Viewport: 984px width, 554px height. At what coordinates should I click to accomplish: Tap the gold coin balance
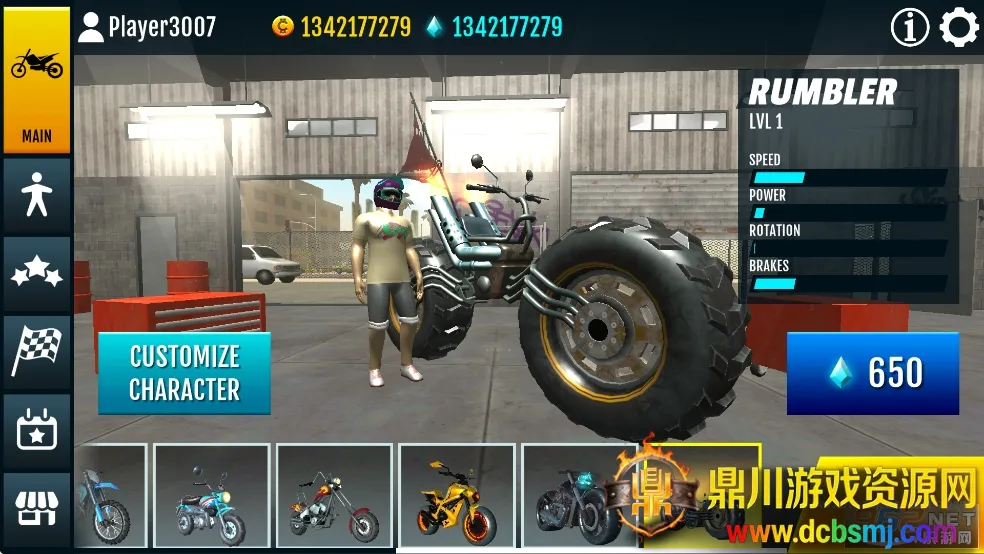pyautogui.click(x=341, y=27)
